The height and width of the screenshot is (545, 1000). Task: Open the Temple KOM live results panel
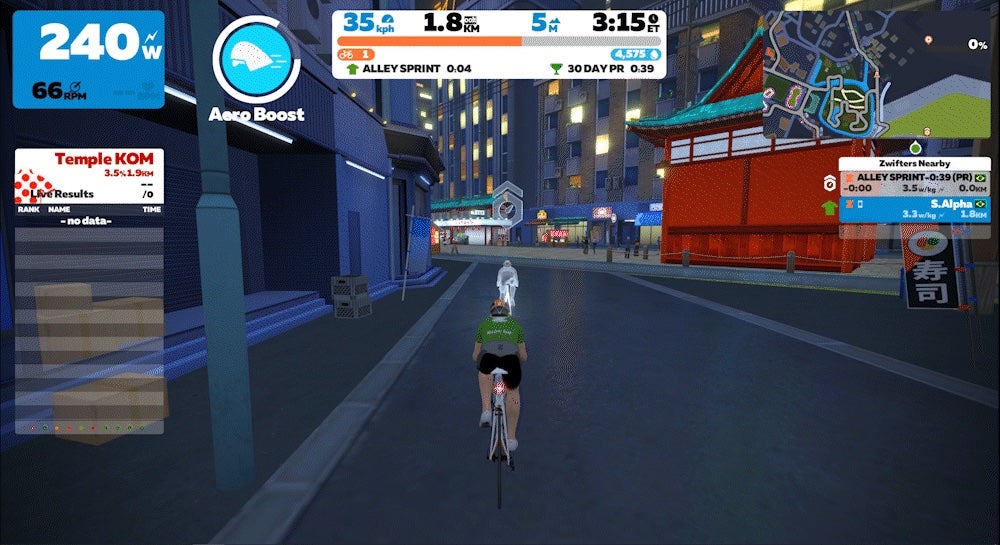coord(89,176)
